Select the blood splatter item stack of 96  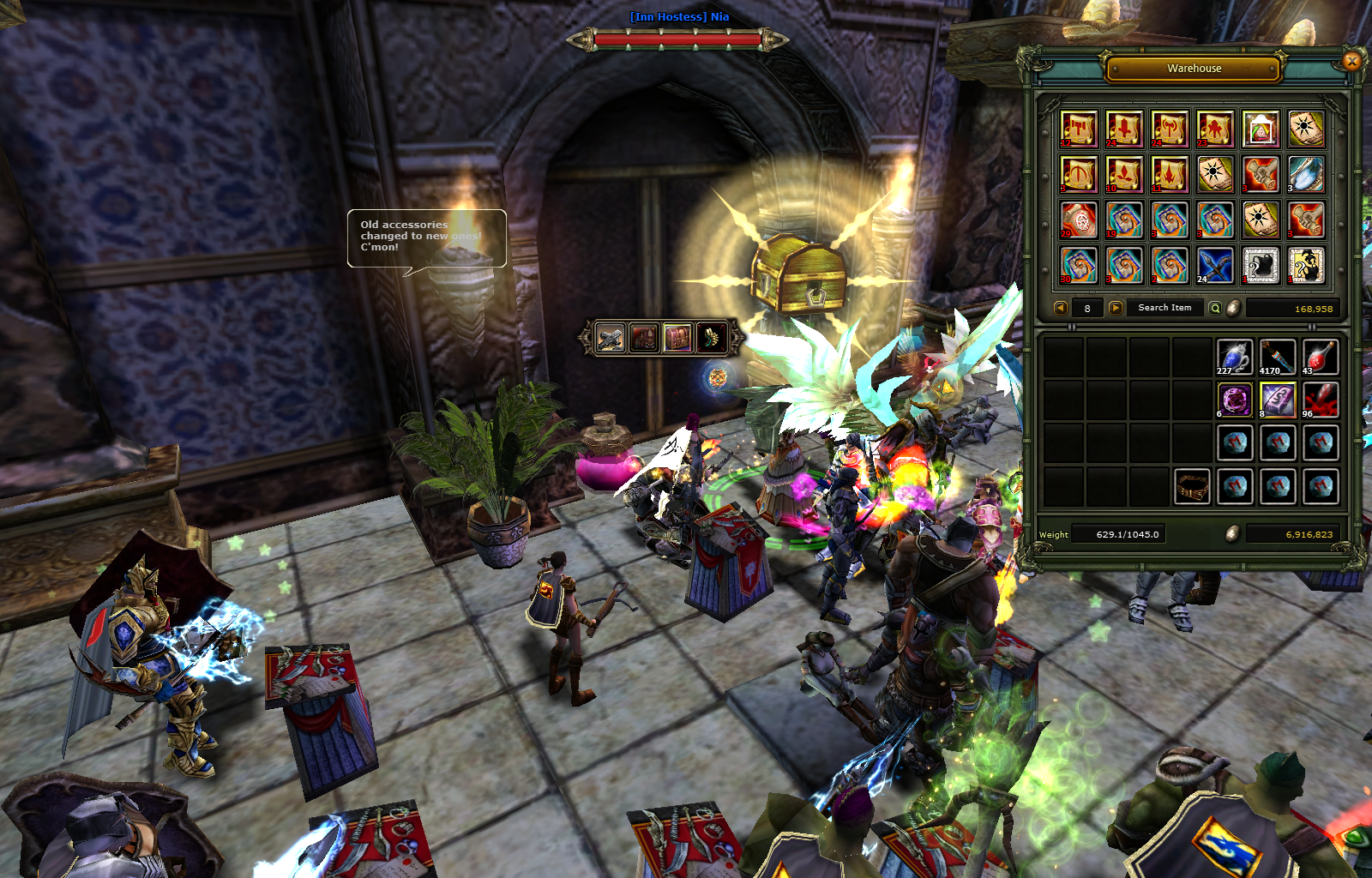tap(1321, 400)
